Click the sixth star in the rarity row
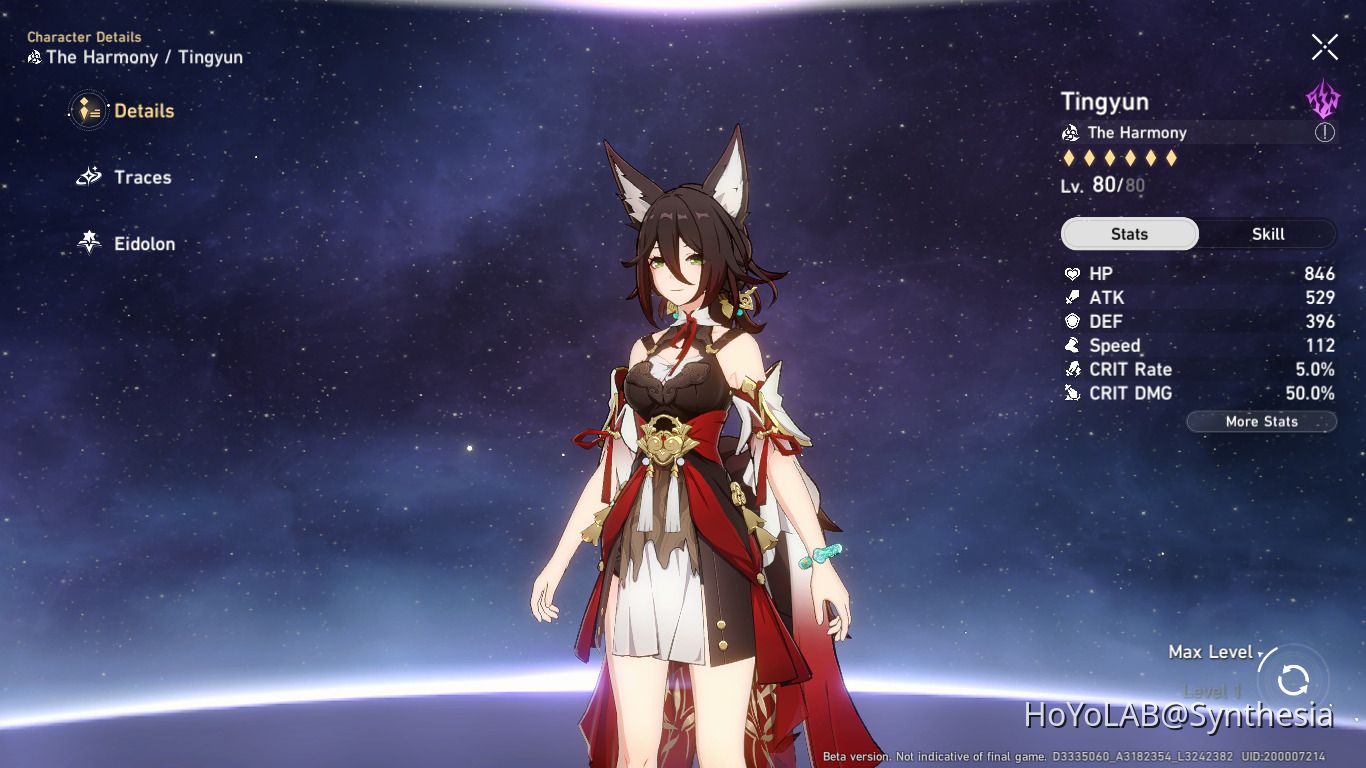The height and width of the screenshot is (768, 1366). 1169,157
